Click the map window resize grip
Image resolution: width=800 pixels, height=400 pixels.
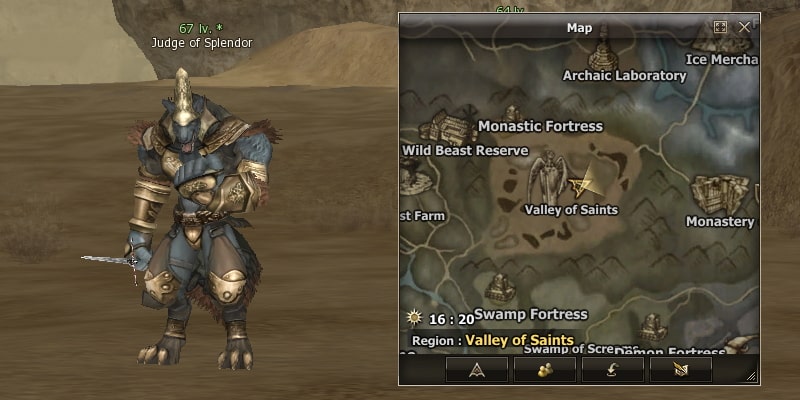pyautogui.click(x=751, y=376)
